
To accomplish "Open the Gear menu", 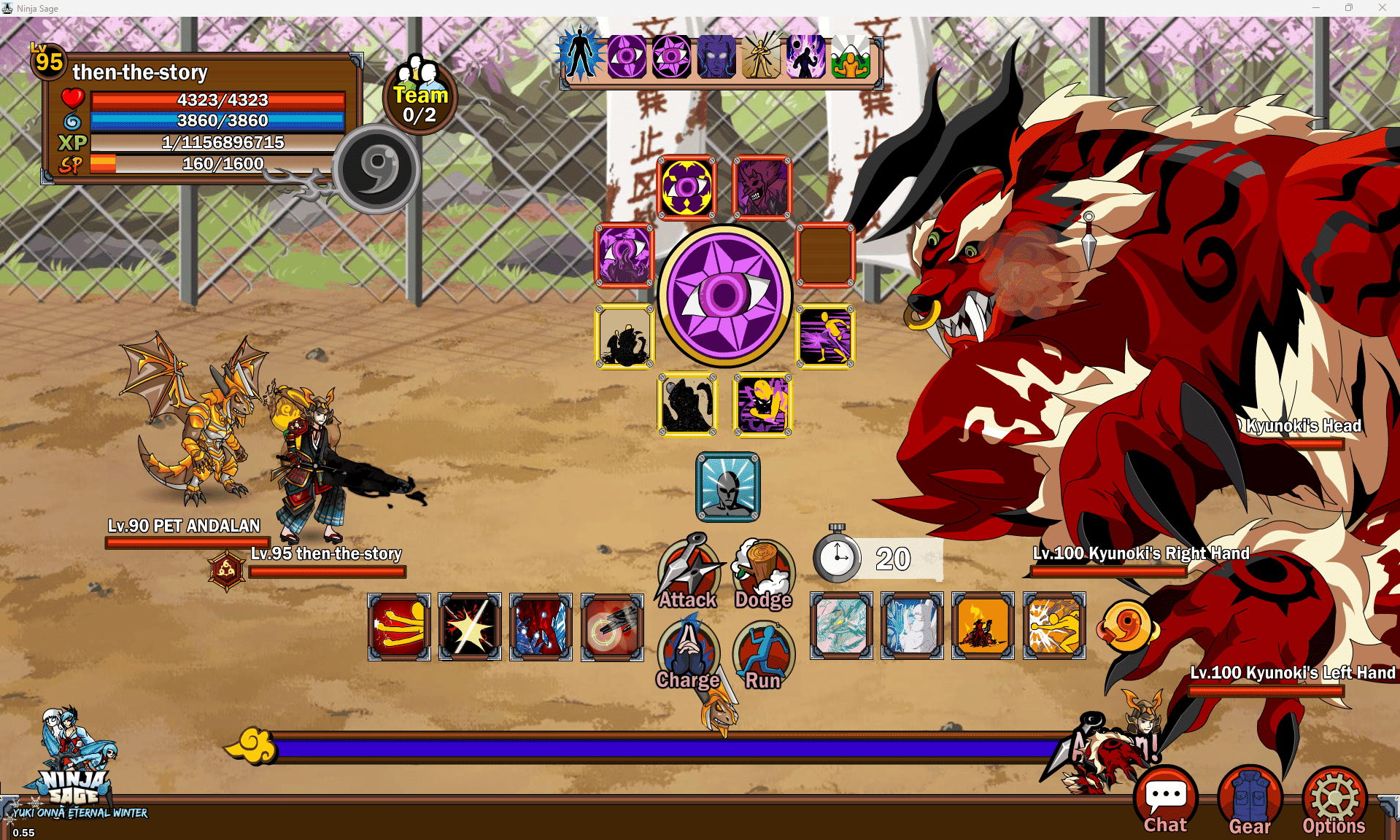I will [1250, 800].
